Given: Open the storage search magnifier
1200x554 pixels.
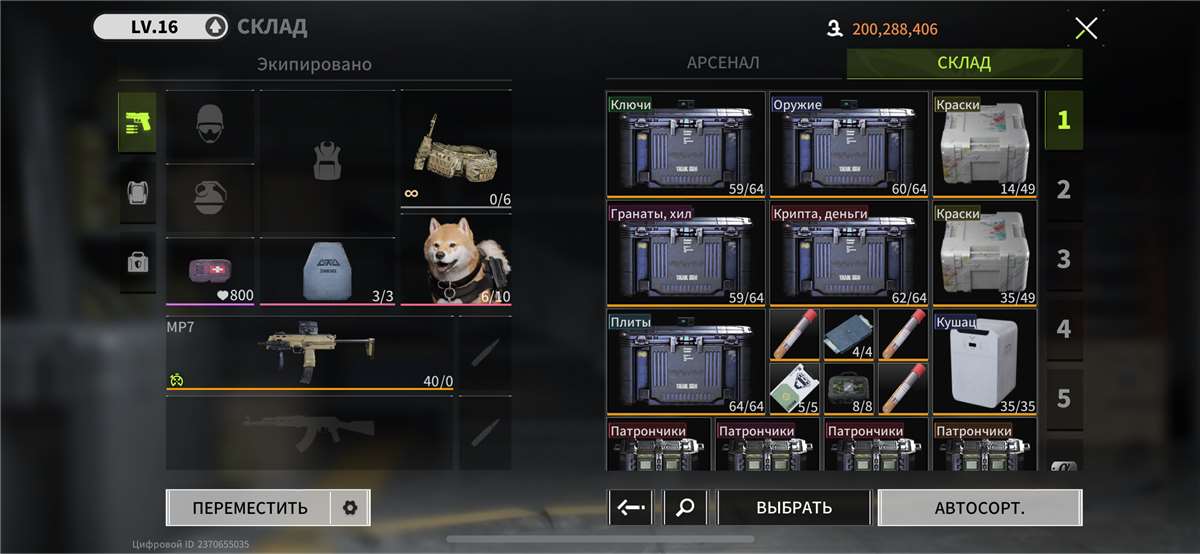Looking at the screenshot, I should pos(685,507).
